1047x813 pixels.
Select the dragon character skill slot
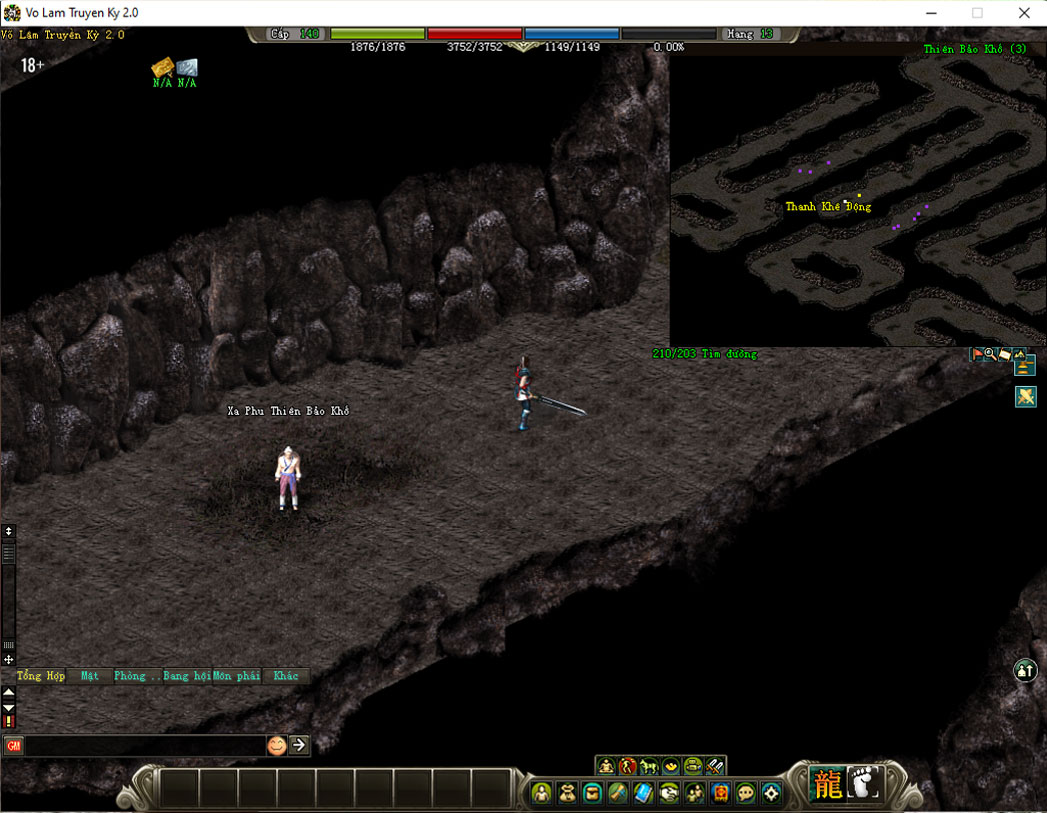pos(829,784)
